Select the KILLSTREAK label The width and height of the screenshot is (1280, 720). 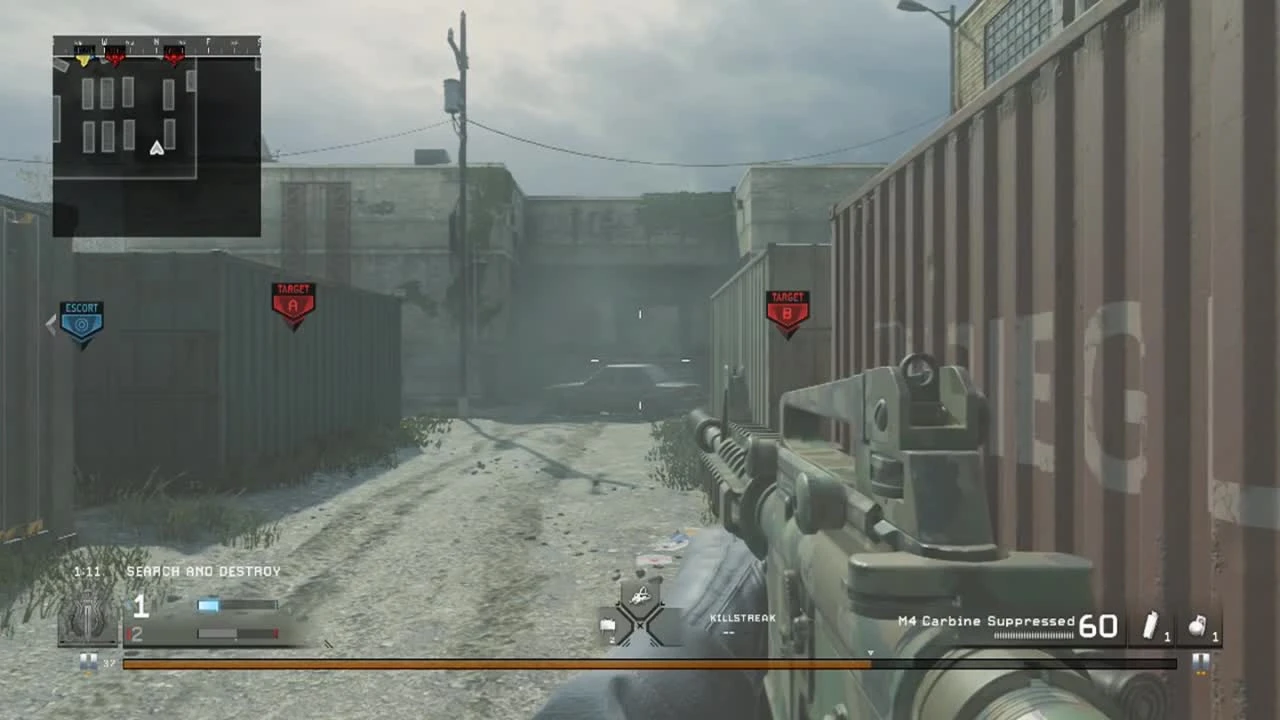(x=741, y=618)
